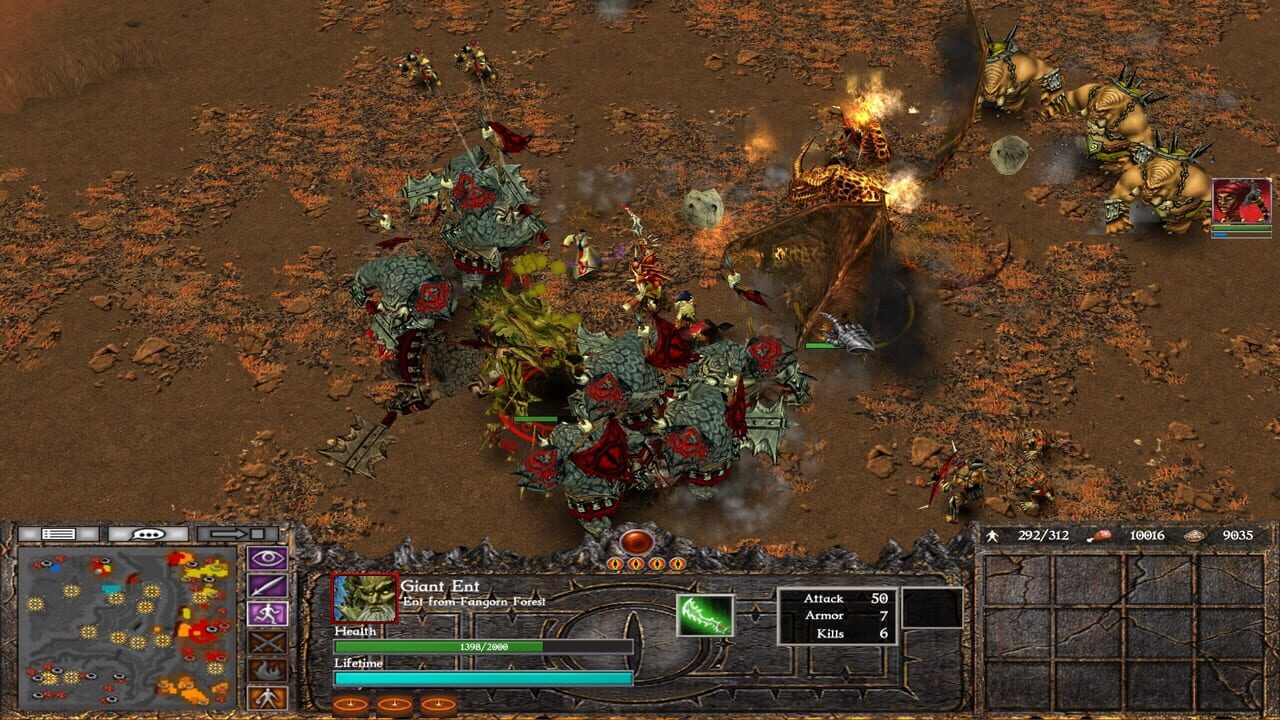Click the arrow exit icon above the minimap
This screenshot has height=720, width=1280.
pyautogui.click(x=229, y=533)
